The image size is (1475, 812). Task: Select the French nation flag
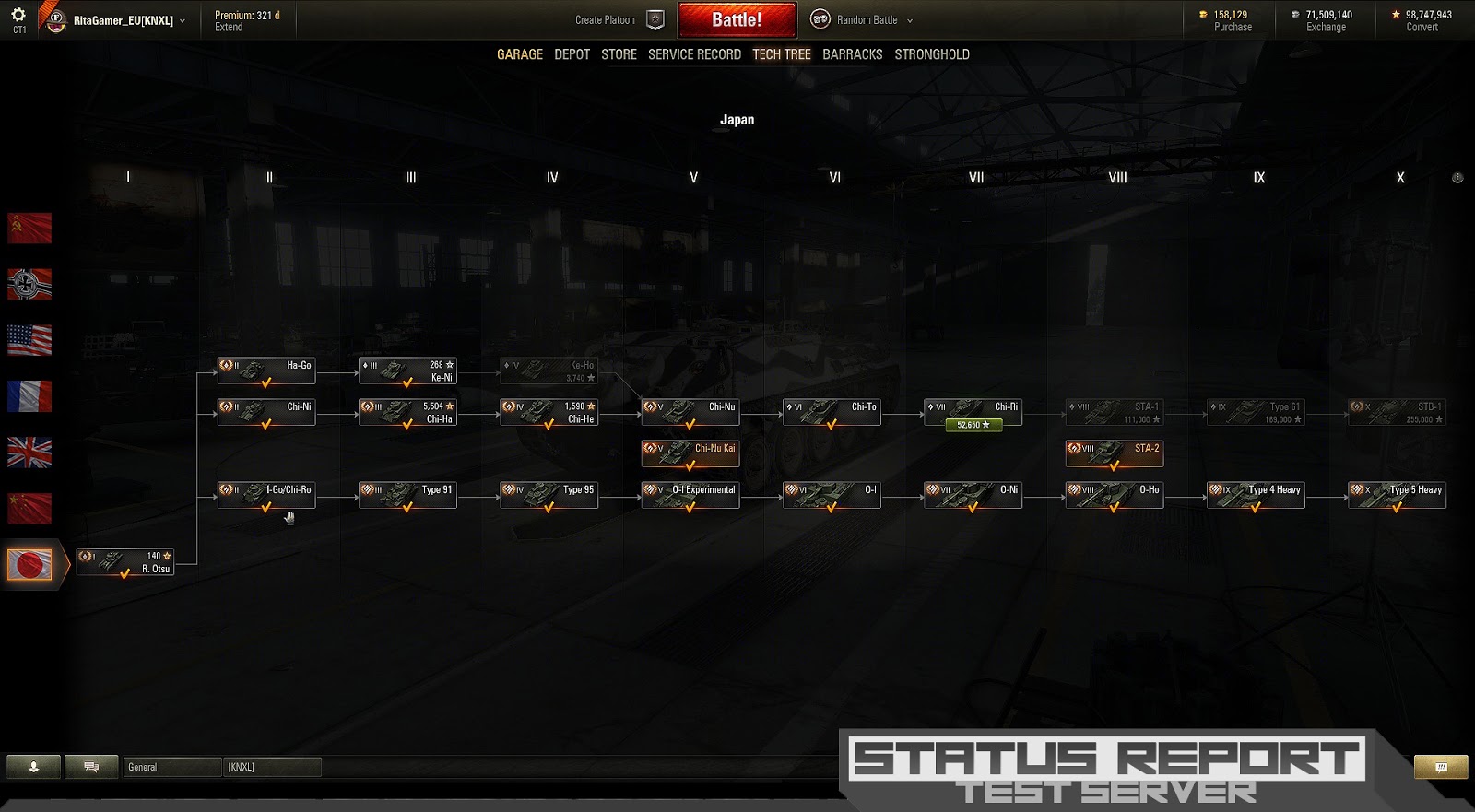(29, 396)
